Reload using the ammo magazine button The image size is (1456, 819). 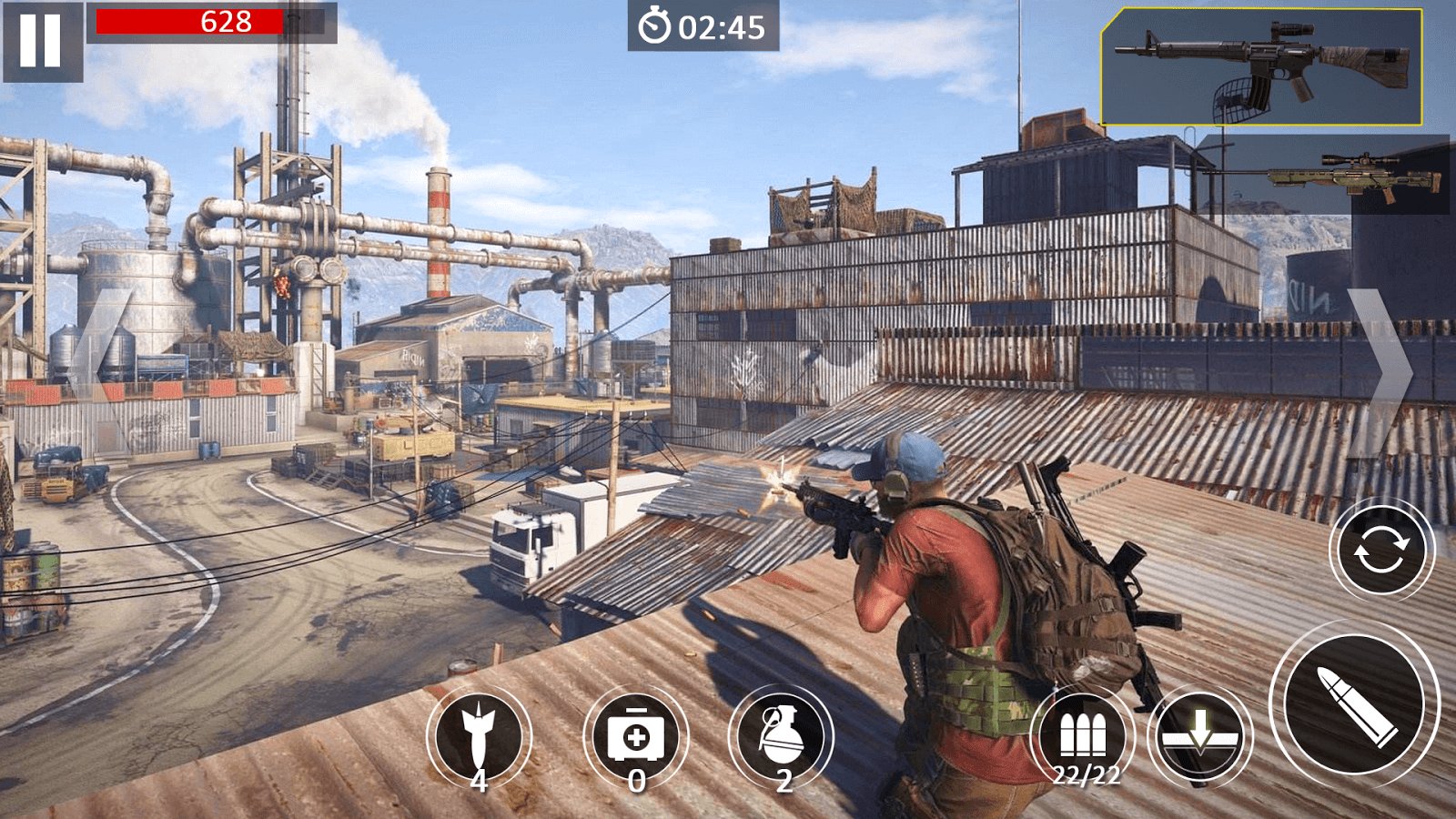tap(1083, 737)
